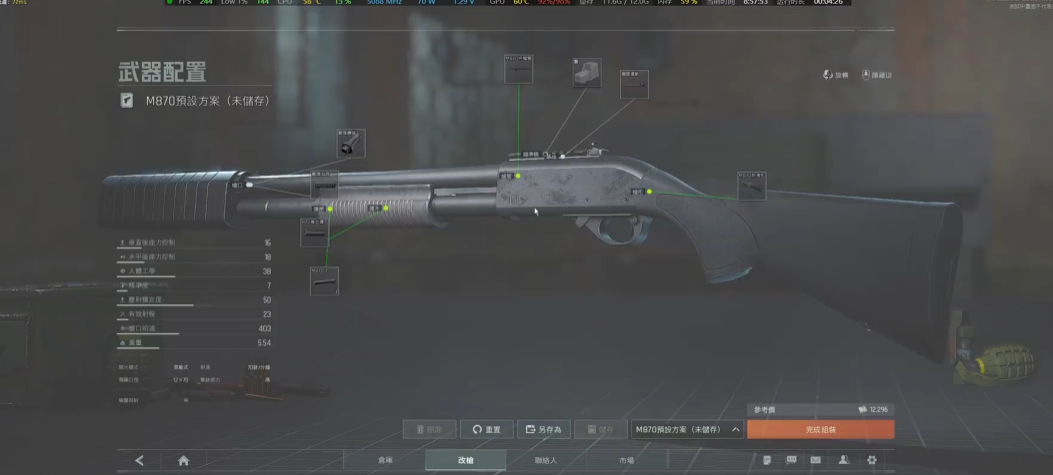Select the red dot sight attachment slot
Viewport: 1053px width, 475px height.
[x=586, y=73]
